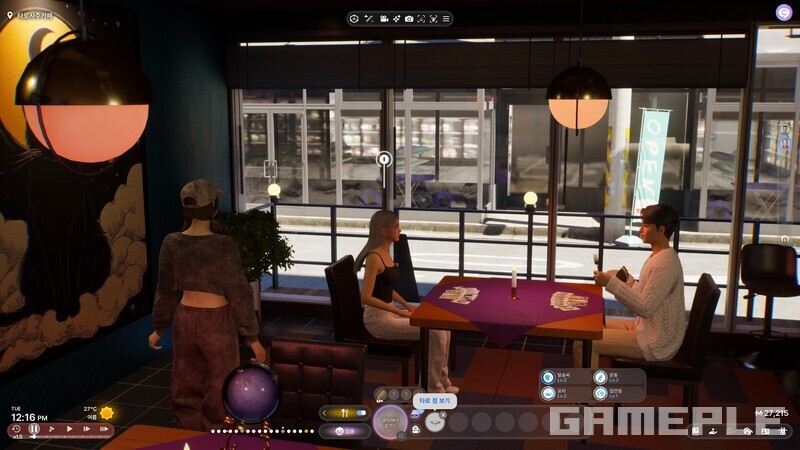The image size is (800, 450).
Task: Click the clock history icon
Action: click(x=15, y=429)
